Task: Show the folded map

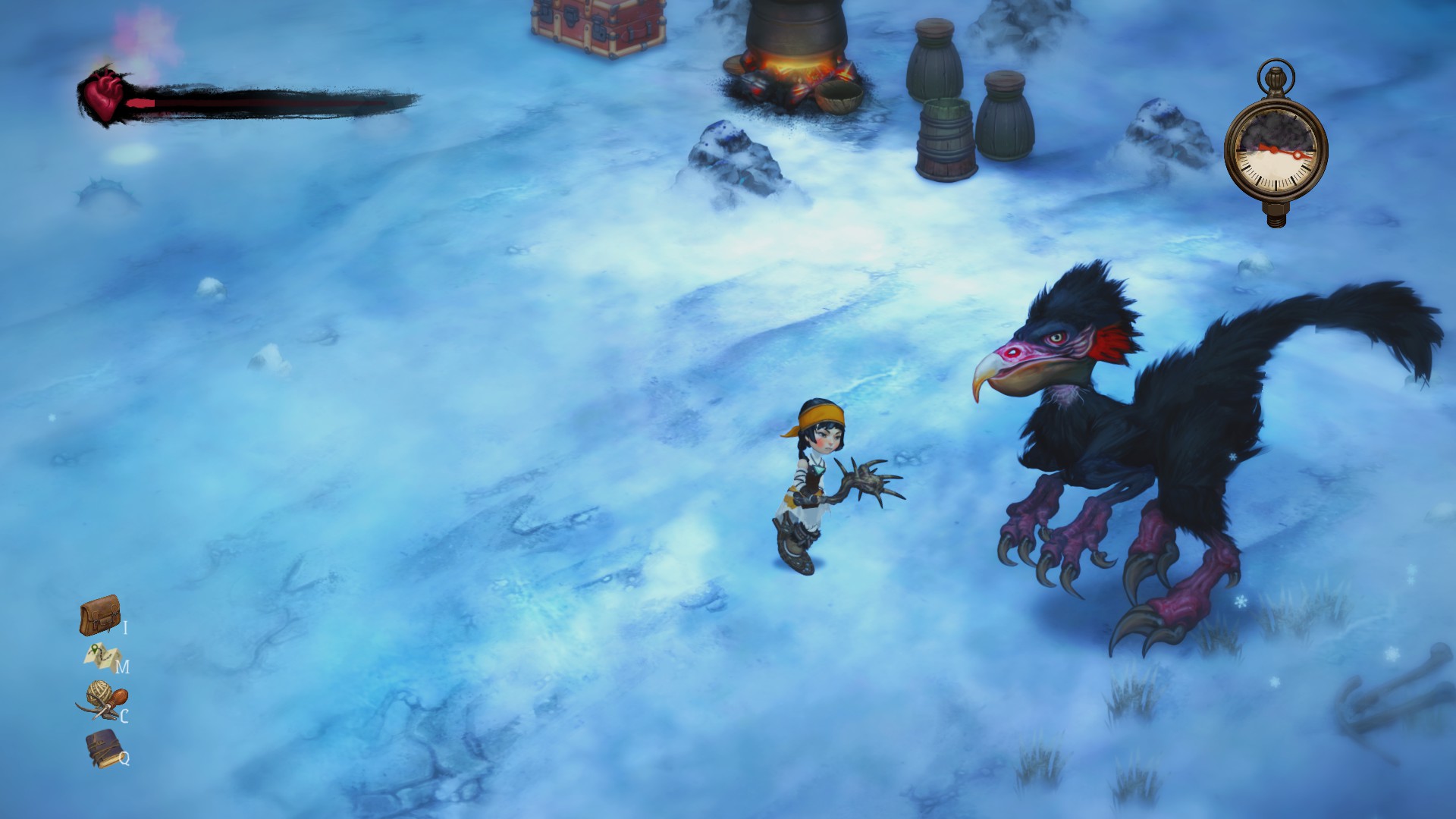Action: (x=102, y=657)
